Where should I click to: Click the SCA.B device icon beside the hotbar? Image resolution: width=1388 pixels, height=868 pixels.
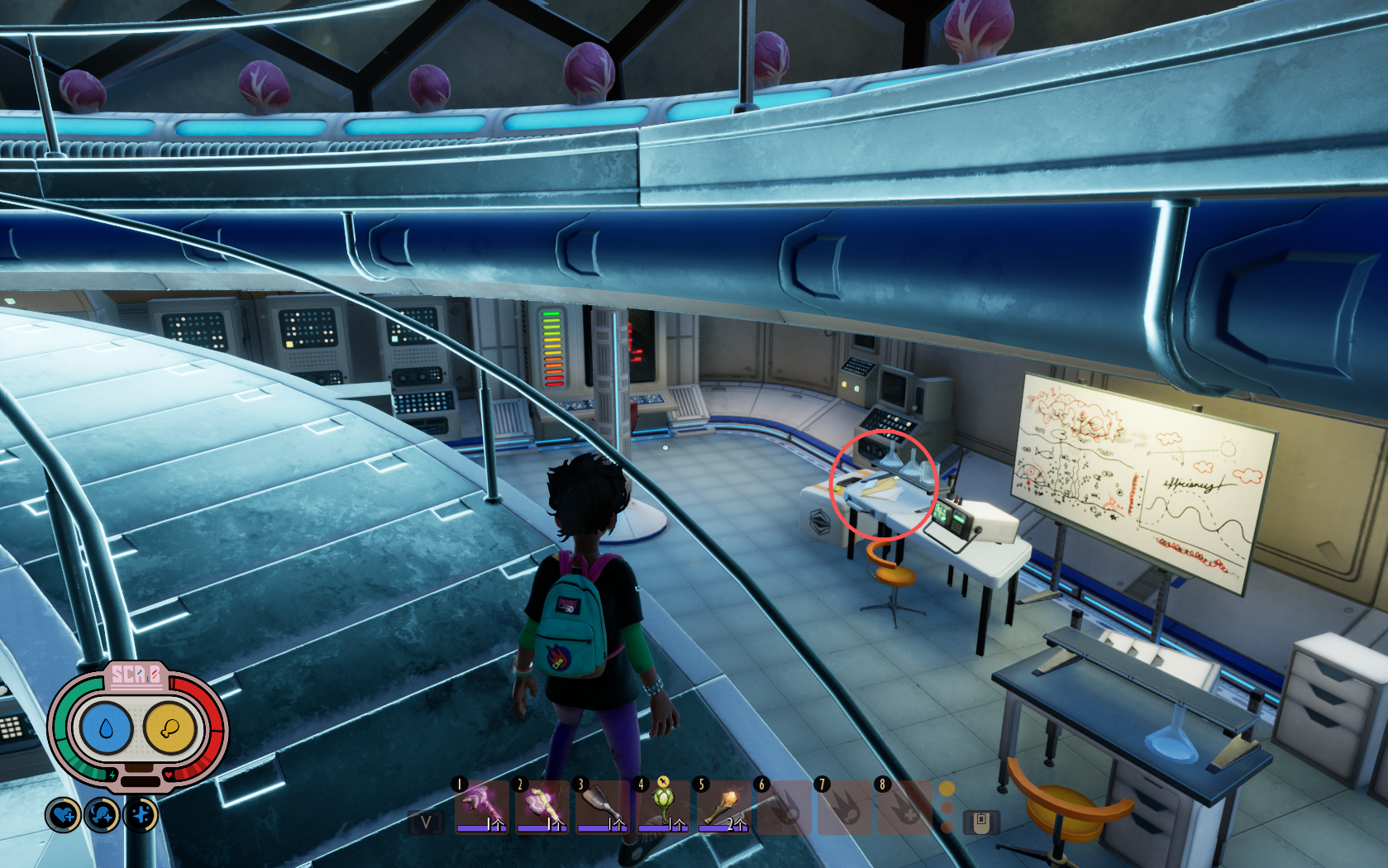[x=981, y=823]
